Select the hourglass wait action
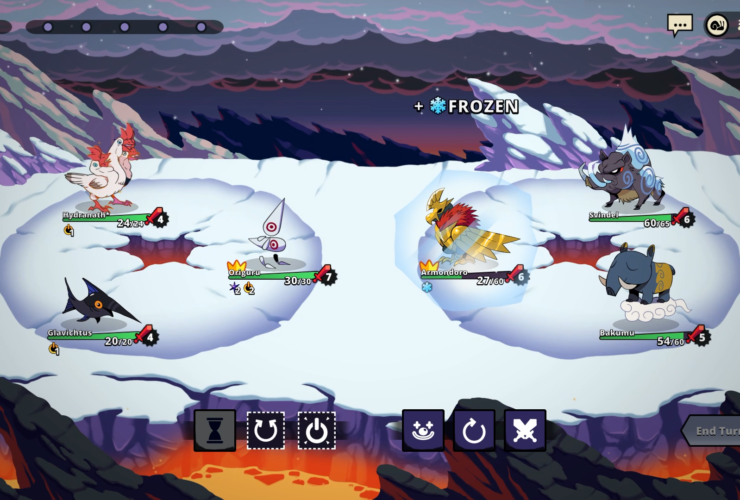Screen dimensions: 740x500 [x=215, y=430]
